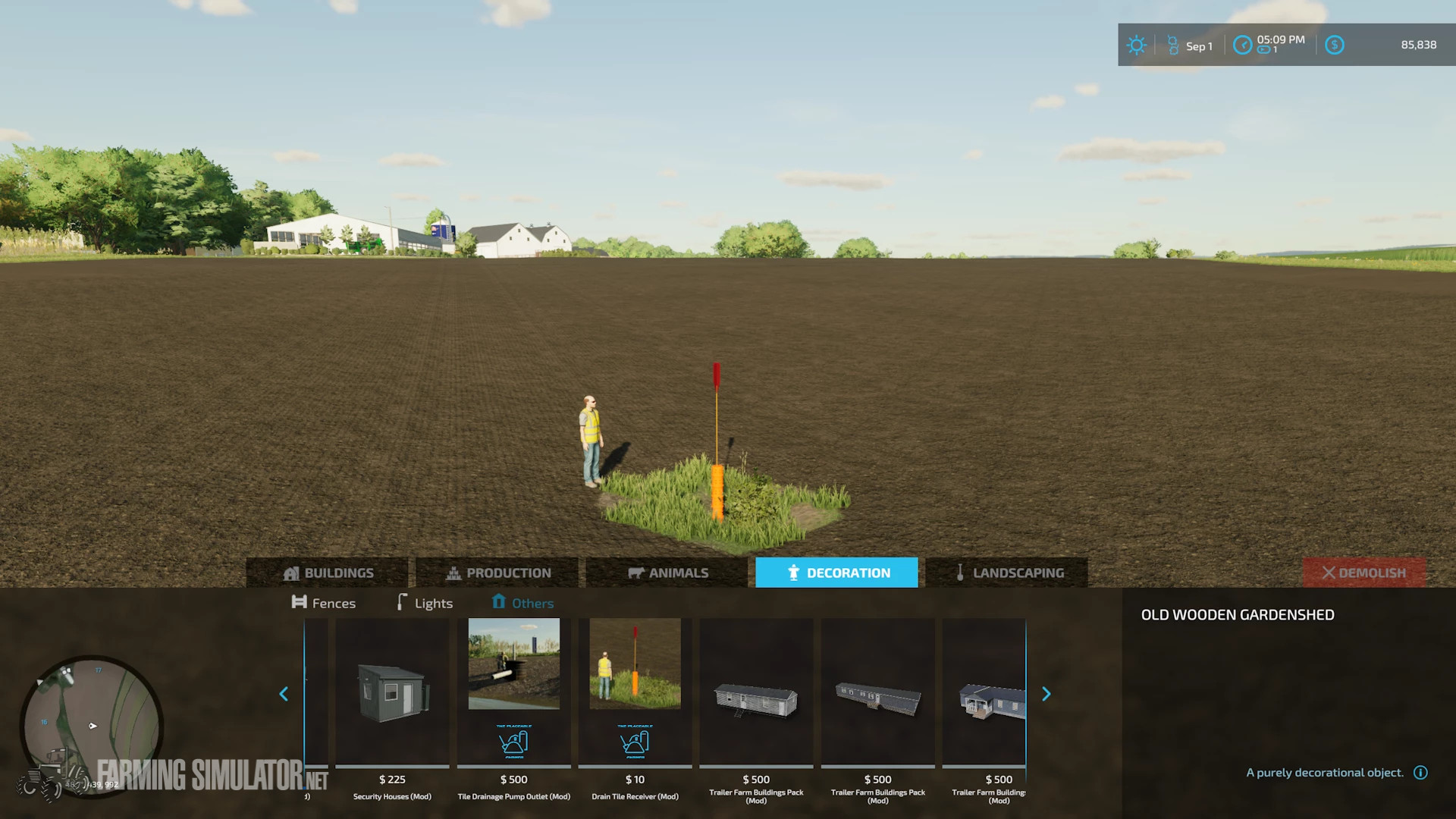
Task: Open the Production category
Action: point(500,573)
